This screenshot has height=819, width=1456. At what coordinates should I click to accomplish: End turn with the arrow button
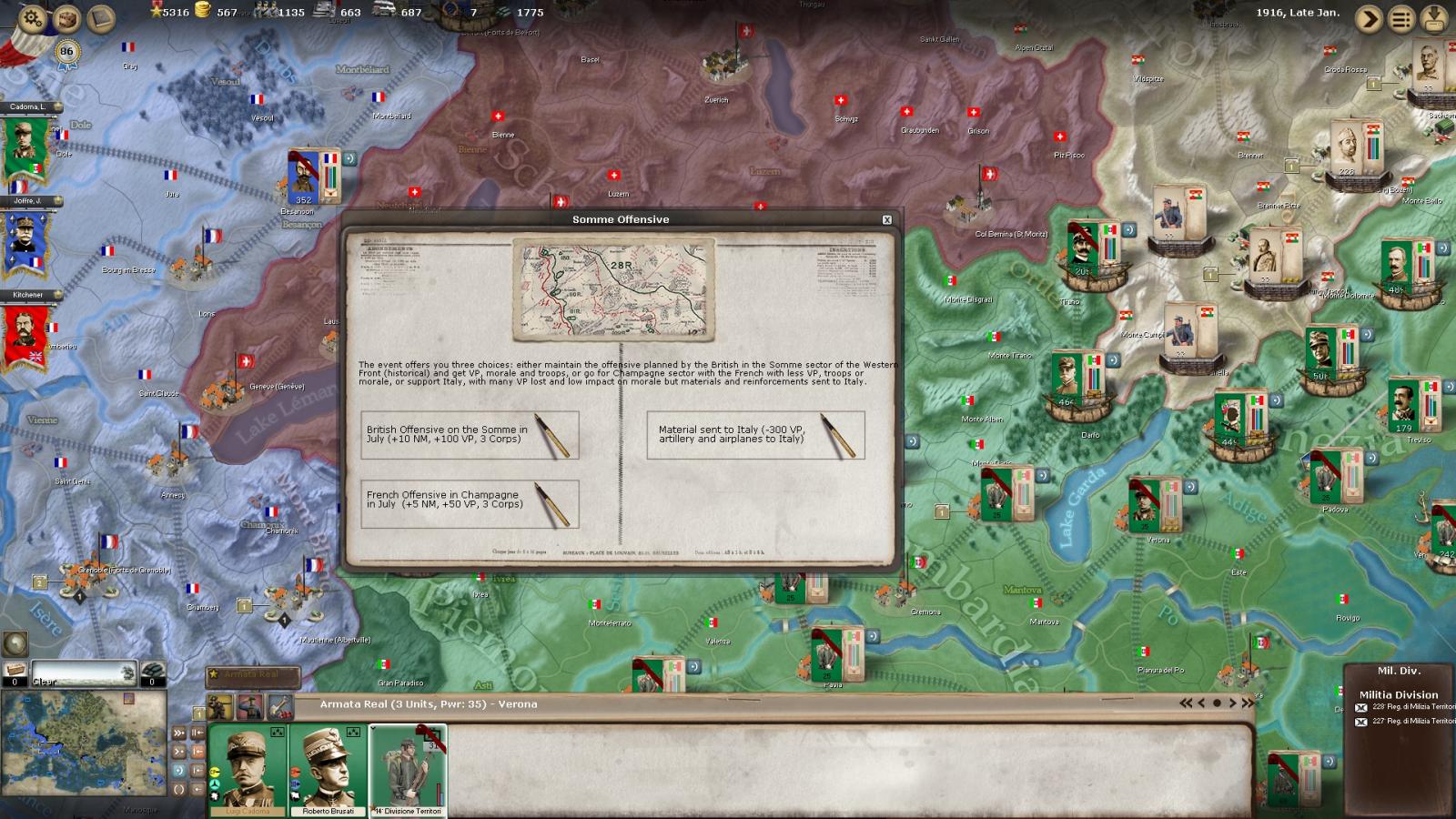(x=1369, y=18)
